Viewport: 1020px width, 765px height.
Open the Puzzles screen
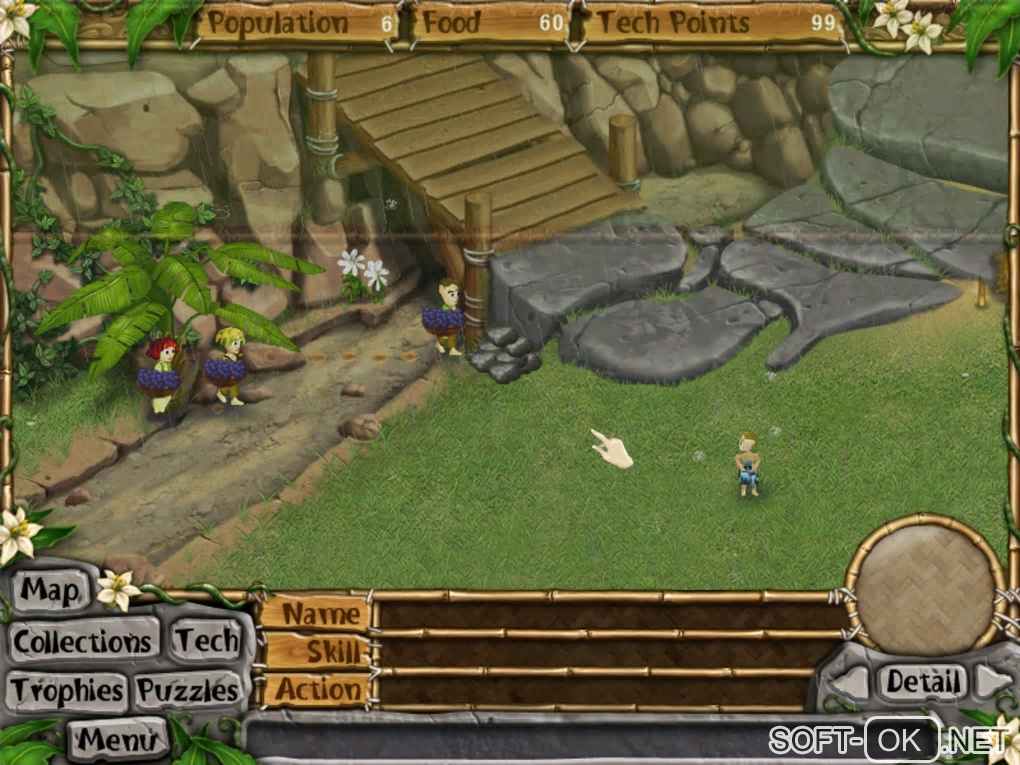[188, 690]
